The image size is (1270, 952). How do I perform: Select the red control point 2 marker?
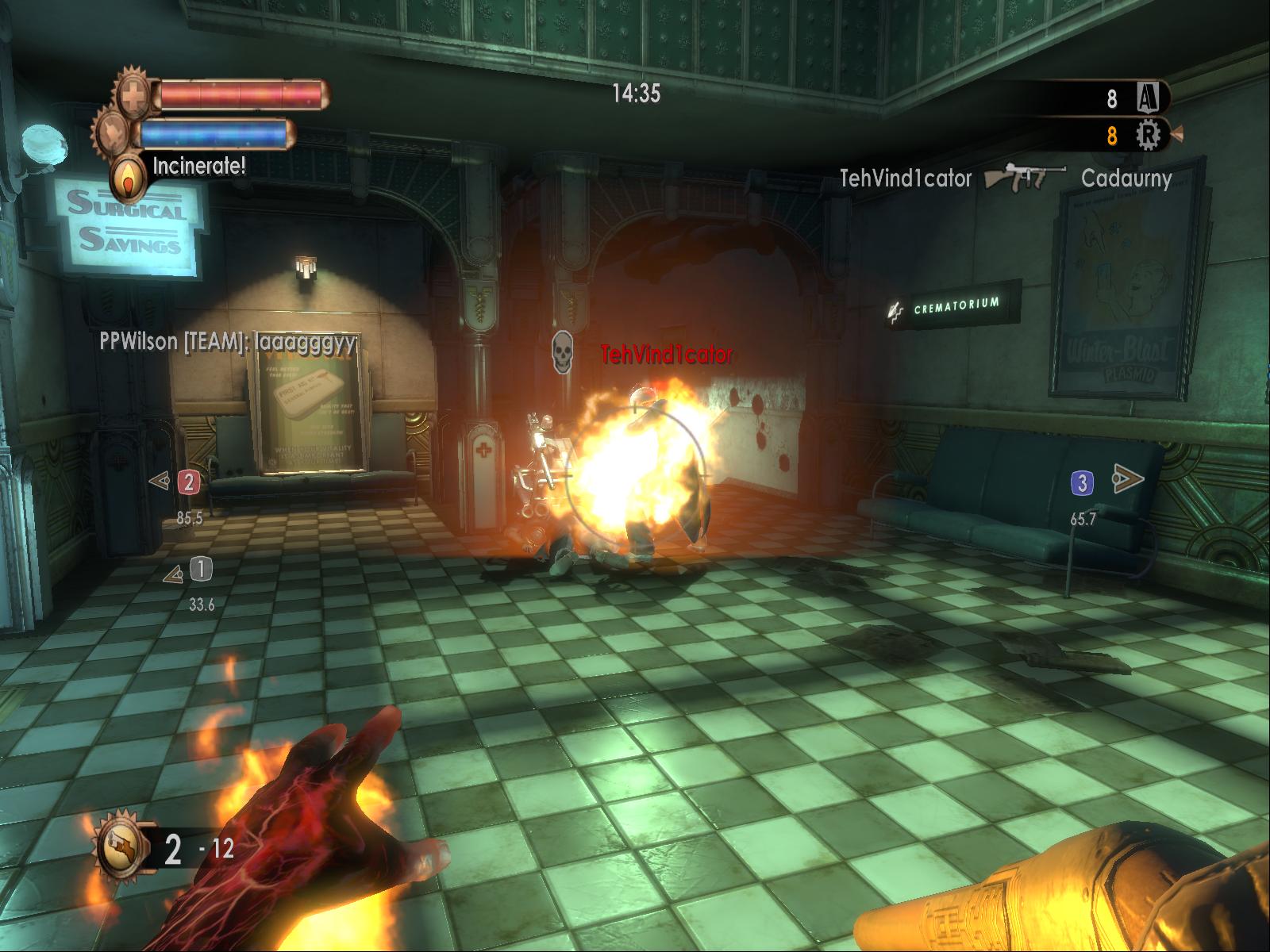(188, 482)
